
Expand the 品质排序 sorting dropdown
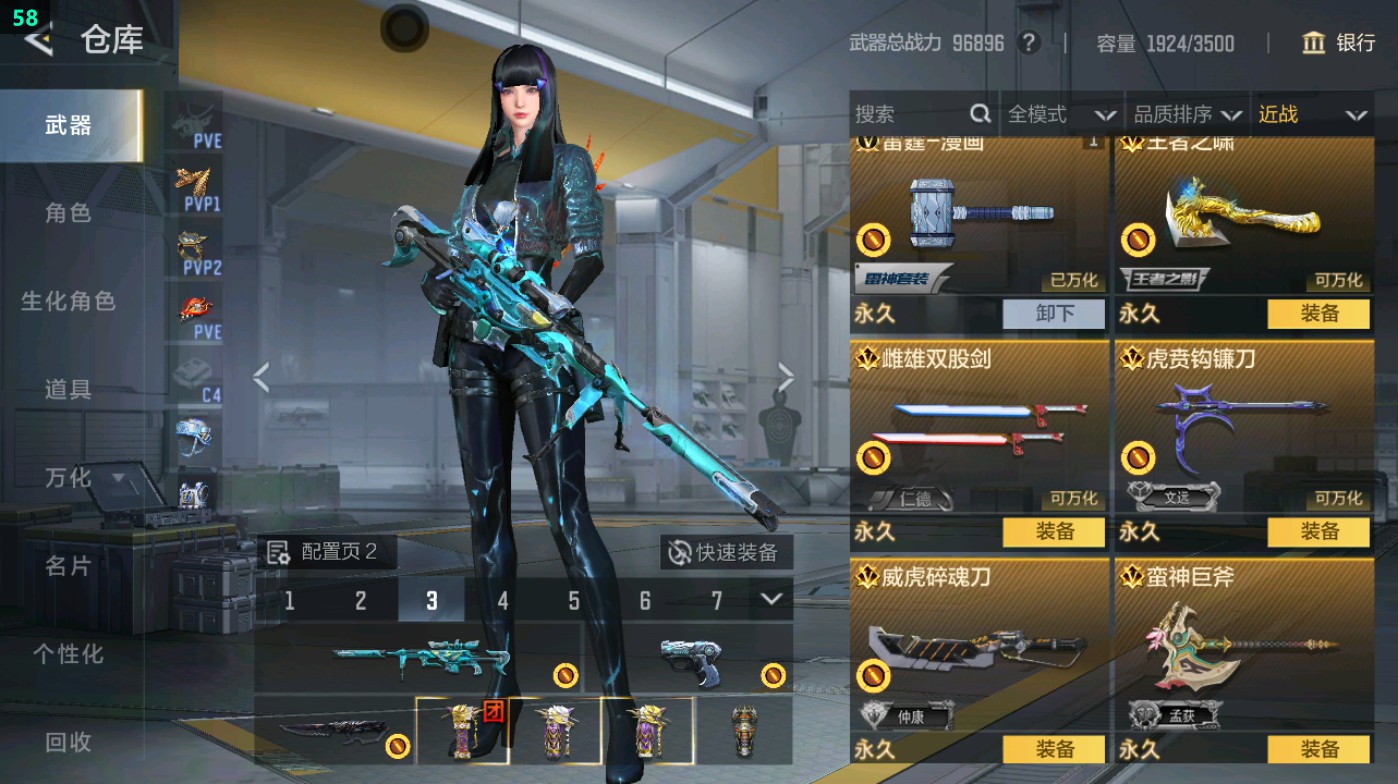coord(1198,113)
